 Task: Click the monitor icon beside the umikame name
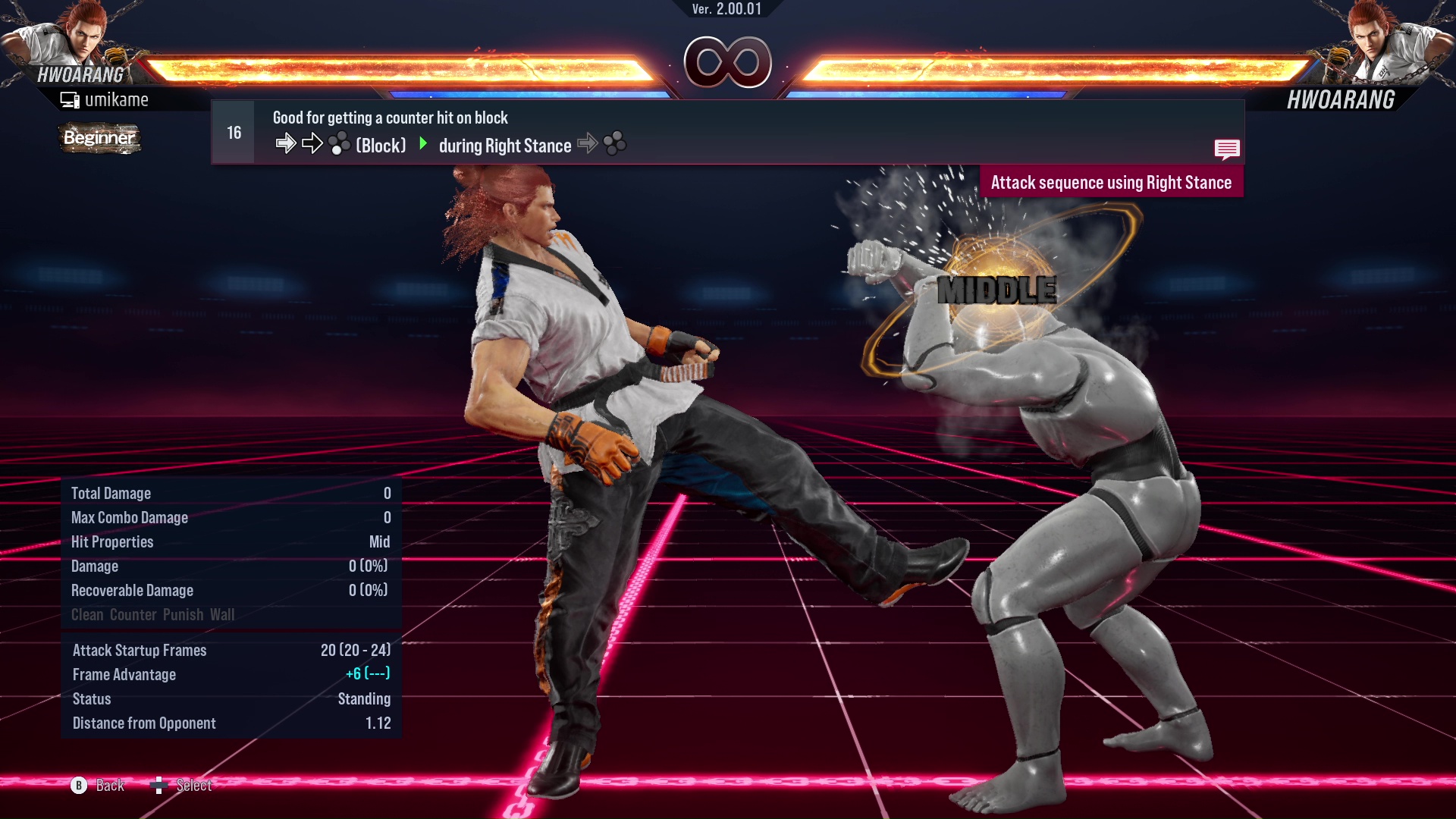point(70,99)
